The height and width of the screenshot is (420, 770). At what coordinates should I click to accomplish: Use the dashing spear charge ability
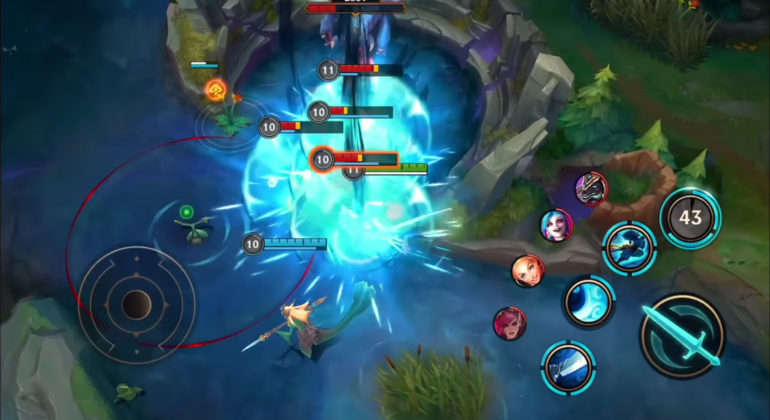tap(628, 247)
